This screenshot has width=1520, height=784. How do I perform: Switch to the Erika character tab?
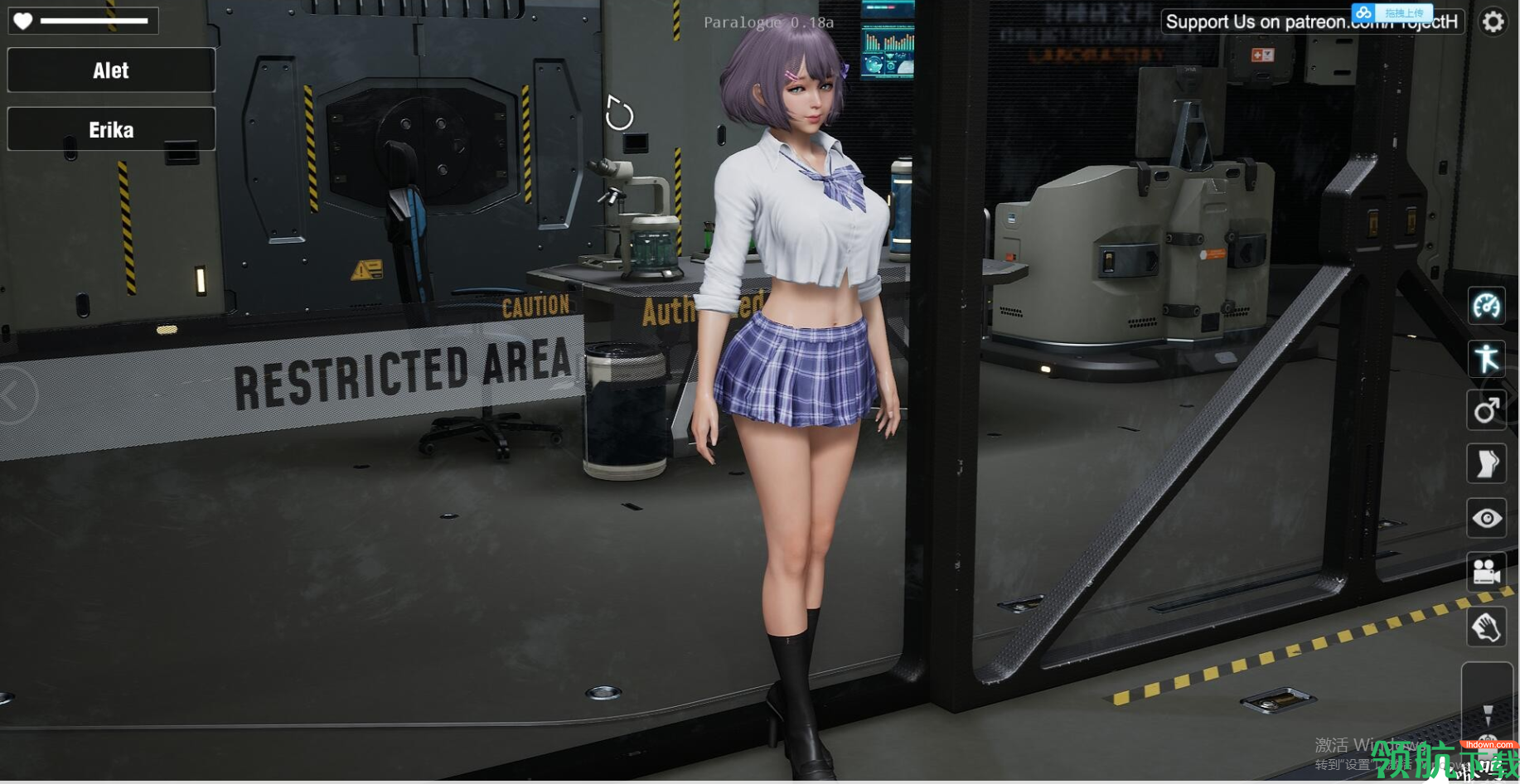111,129
